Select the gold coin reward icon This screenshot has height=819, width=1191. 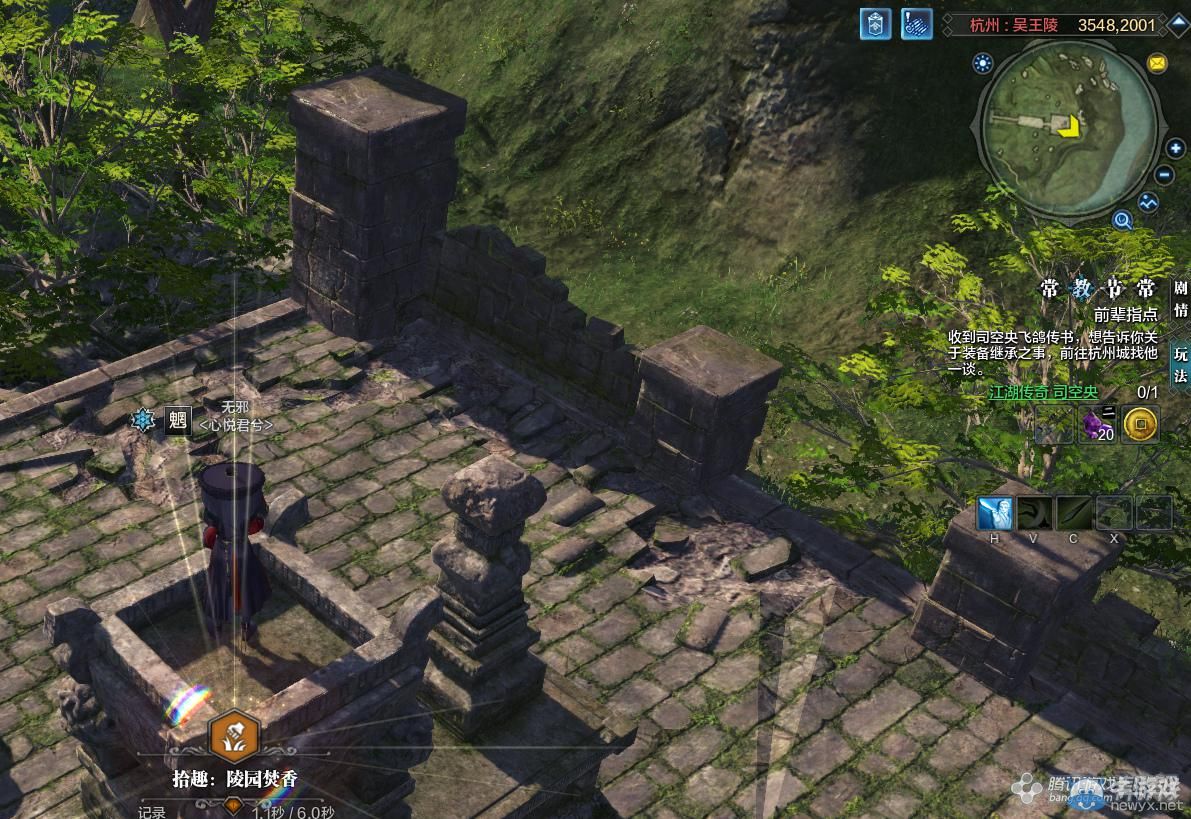tap(1140, 425)
